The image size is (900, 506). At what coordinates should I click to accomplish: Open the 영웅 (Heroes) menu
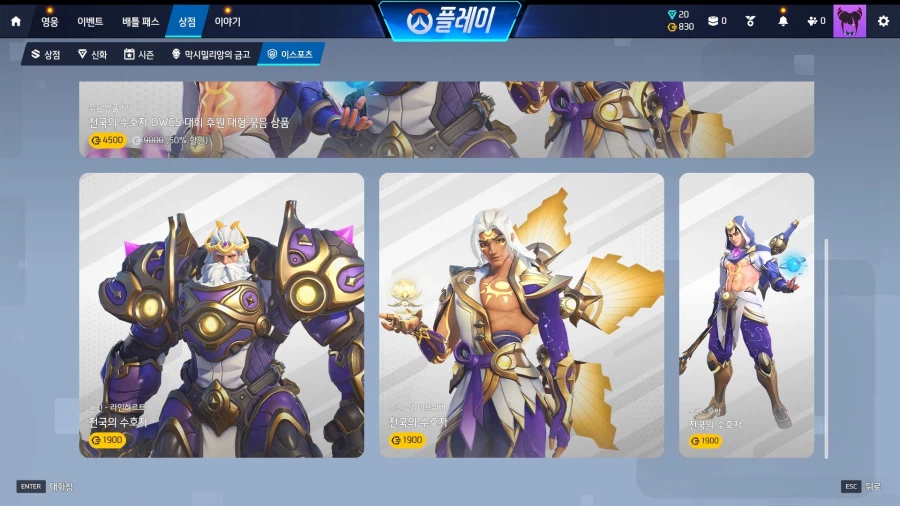tap(50, 21)
